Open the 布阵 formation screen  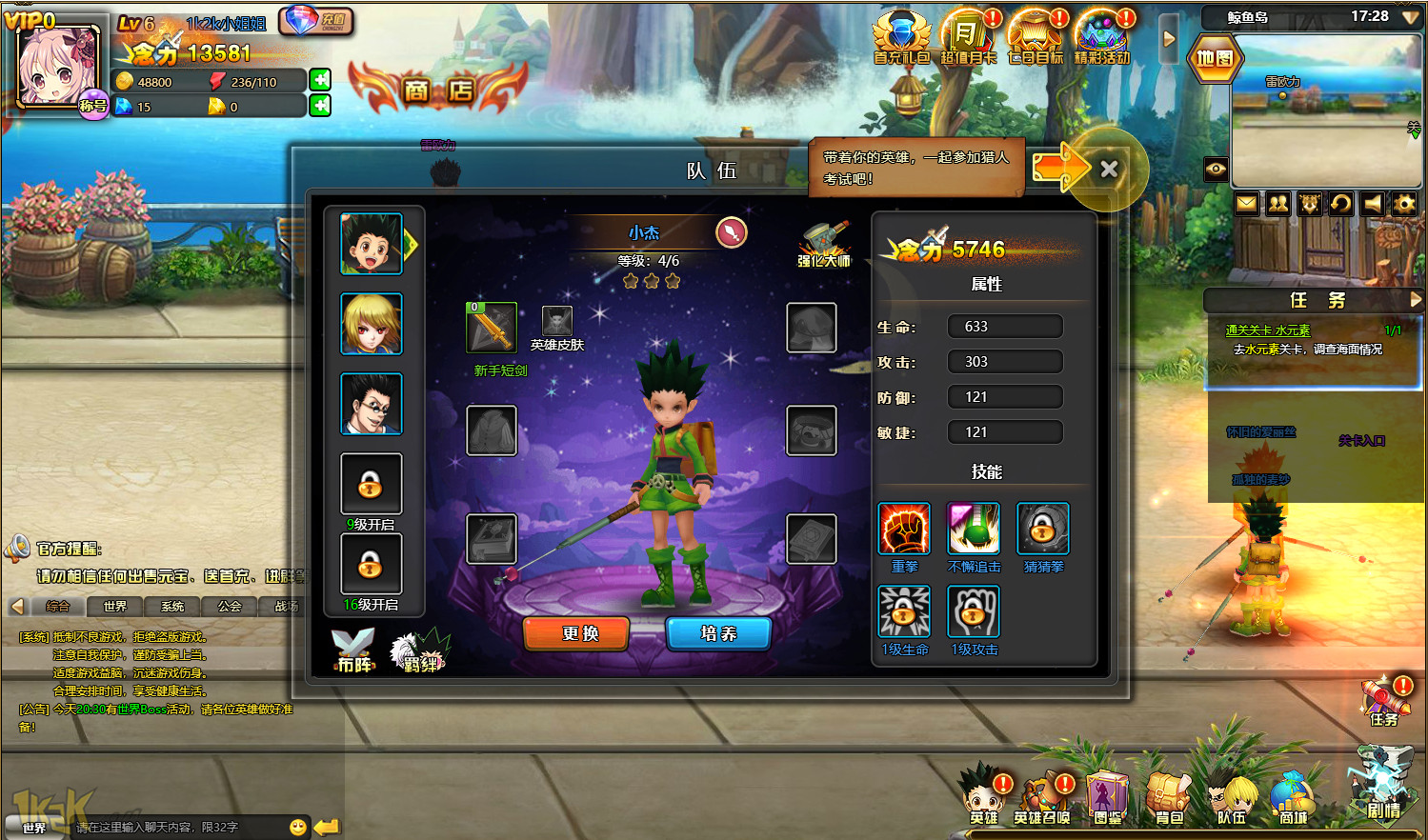point(353,650)
